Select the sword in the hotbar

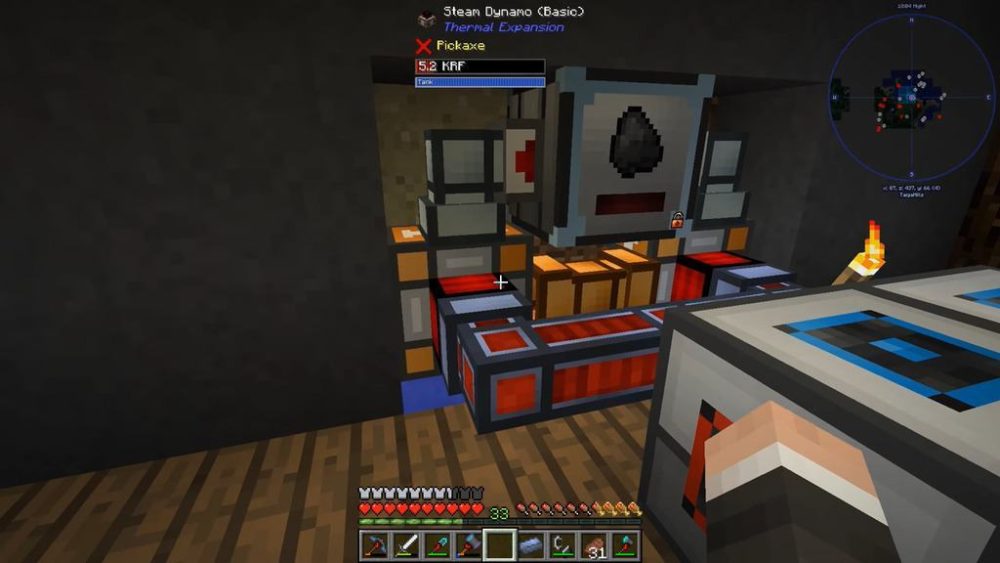[406, 545]
